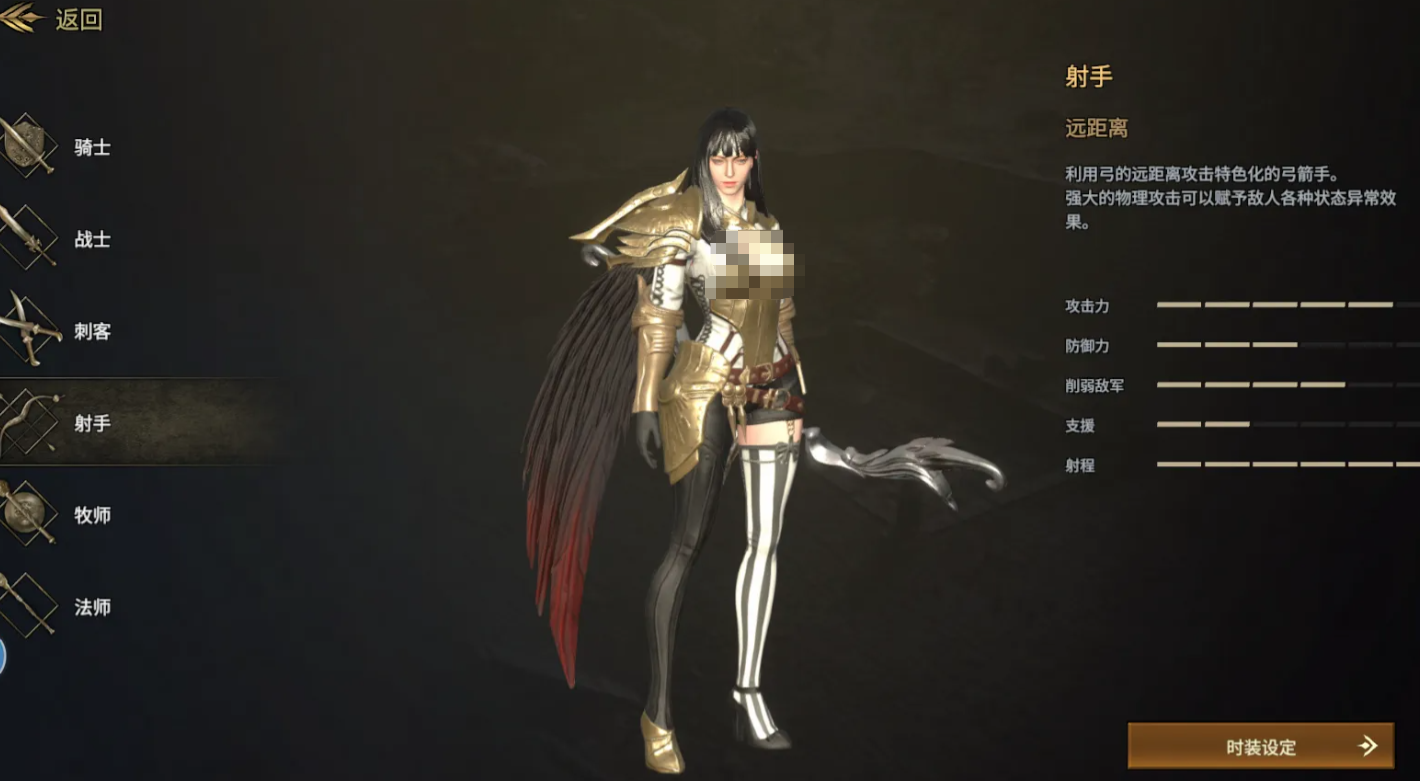1420x781 pixels.
Task: Click the Archer (射手) bow icon
Action: click(x=25, y=422)
